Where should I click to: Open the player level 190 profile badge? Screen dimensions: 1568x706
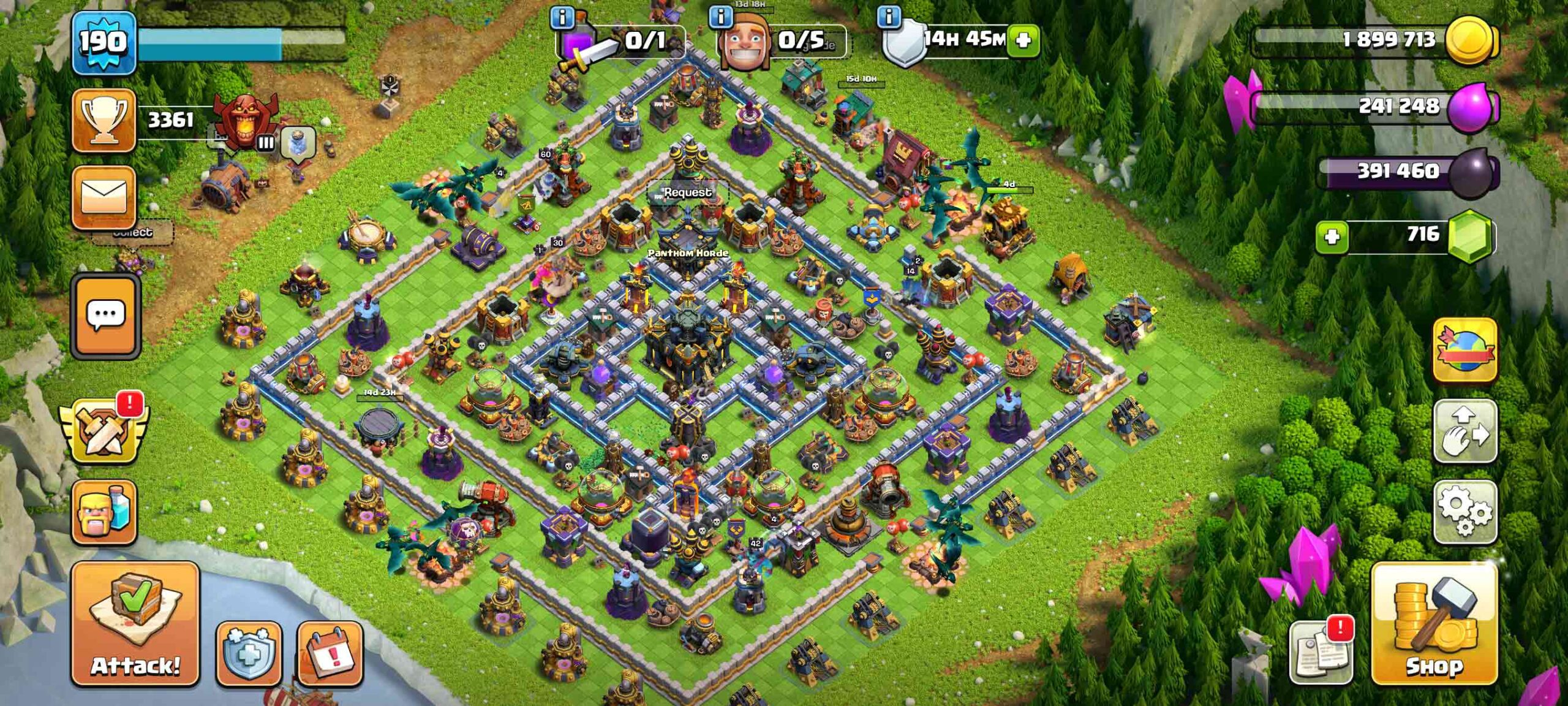(104, 43)
